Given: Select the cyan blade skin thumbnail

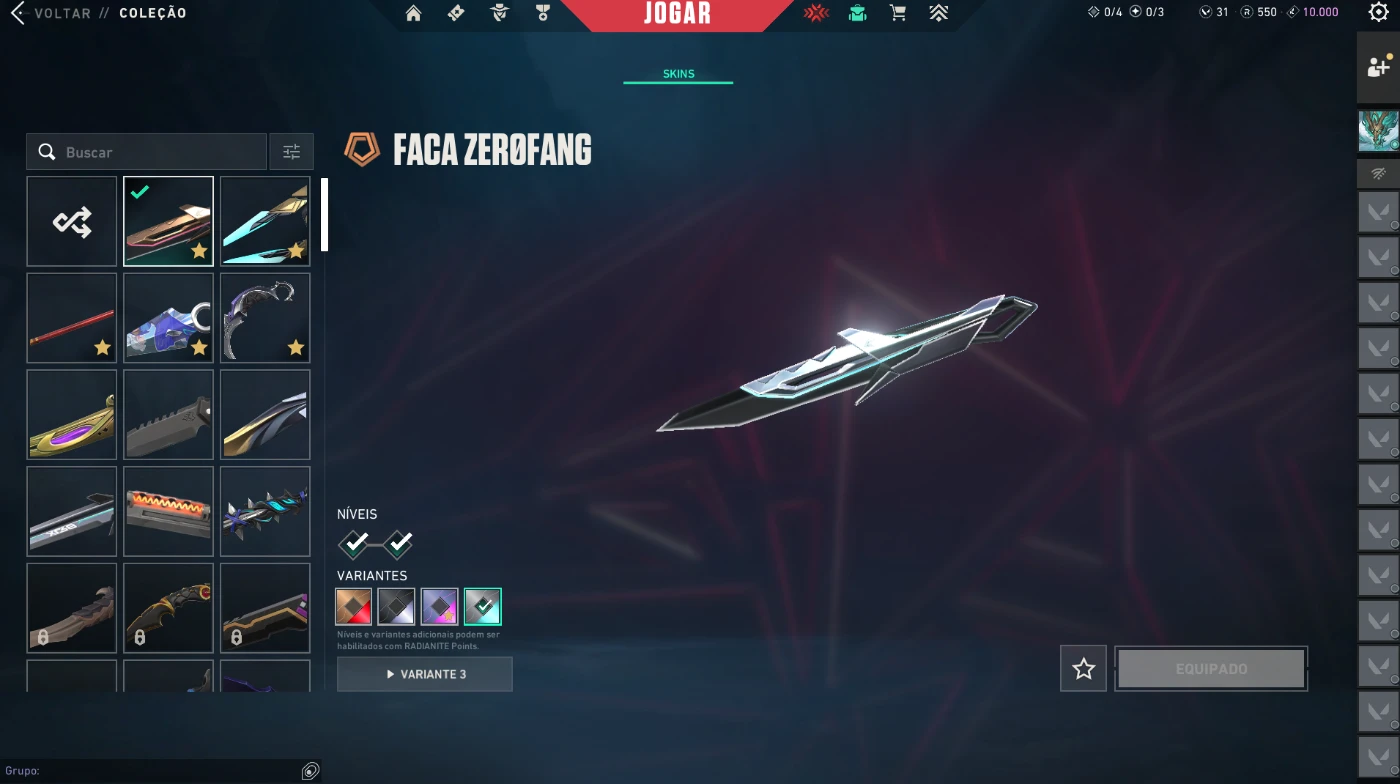Looking at the screenshot, I should coord(265,221).
